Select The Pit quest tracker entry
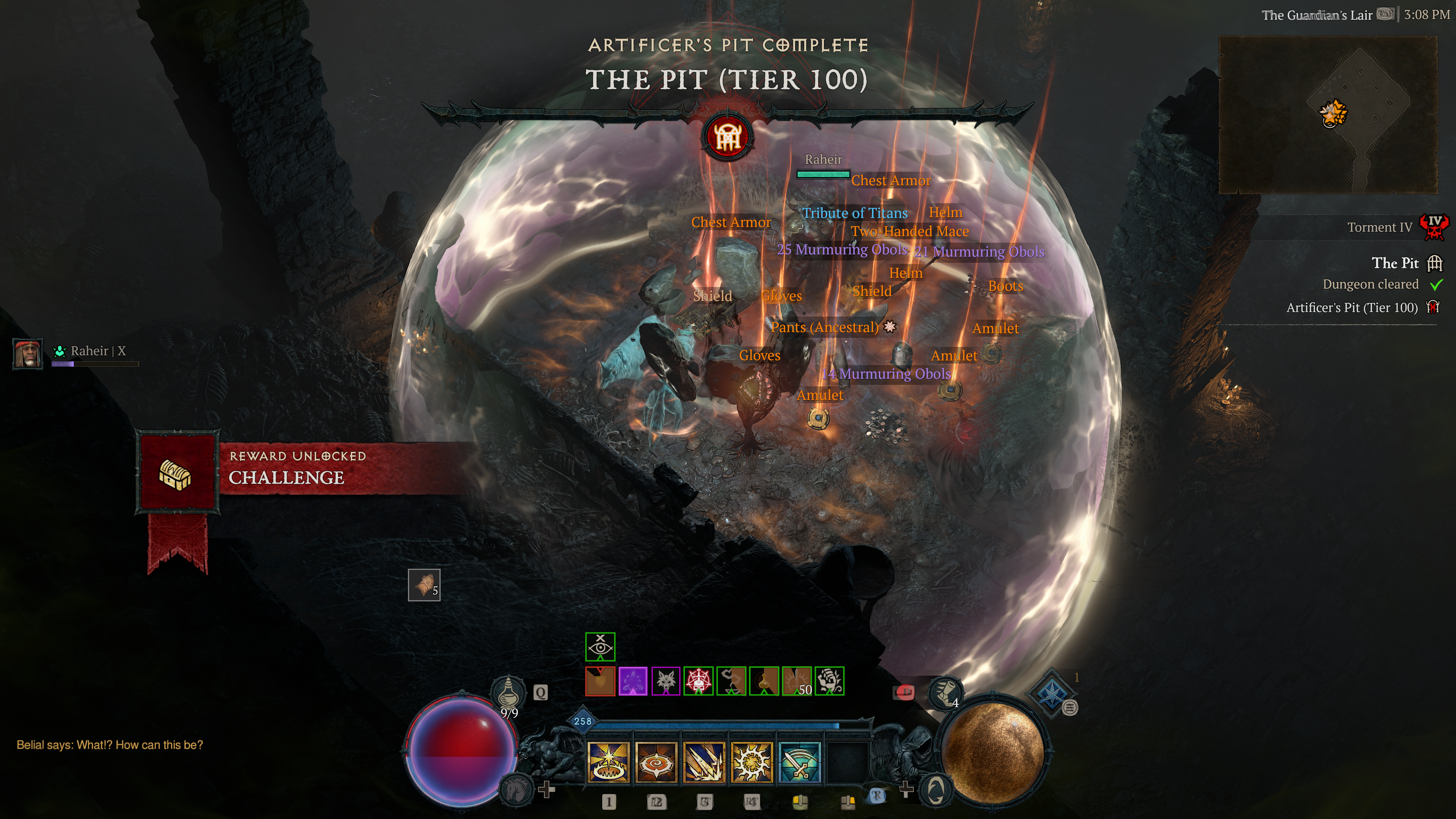The height and width of the screenshot is (819, 1456). point(1395,264)
